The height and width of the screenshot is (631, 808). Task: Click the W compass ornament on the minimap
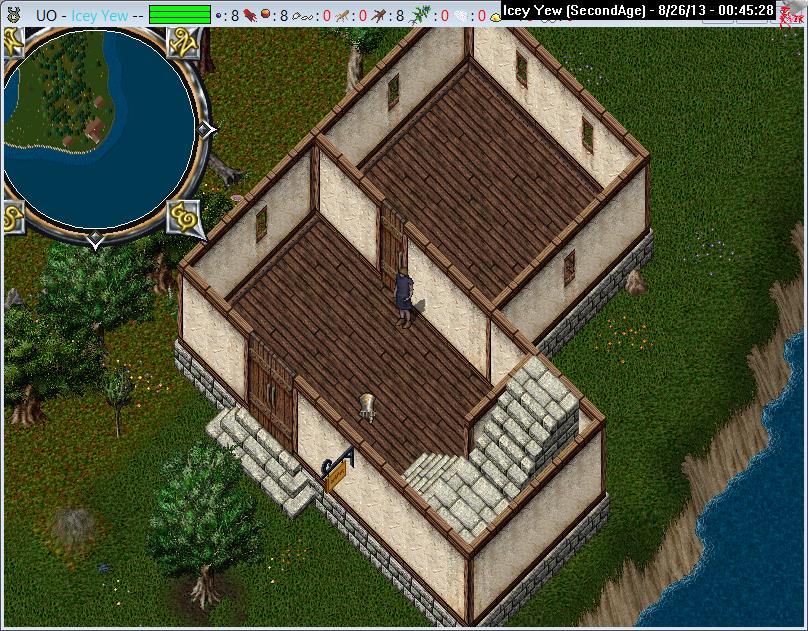(14, 42)
